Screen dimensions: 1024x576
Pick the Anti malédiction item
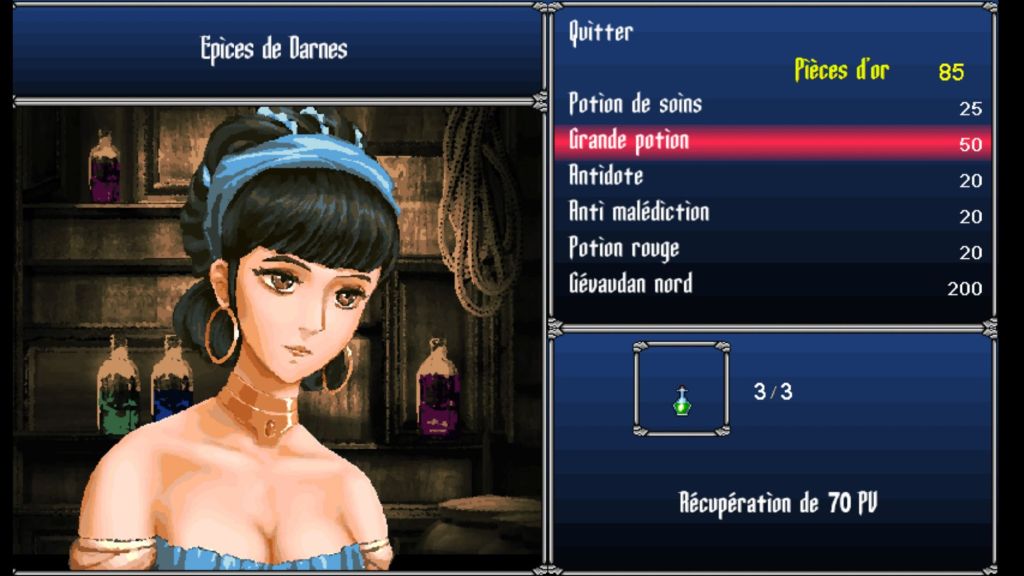coord(639,213)
